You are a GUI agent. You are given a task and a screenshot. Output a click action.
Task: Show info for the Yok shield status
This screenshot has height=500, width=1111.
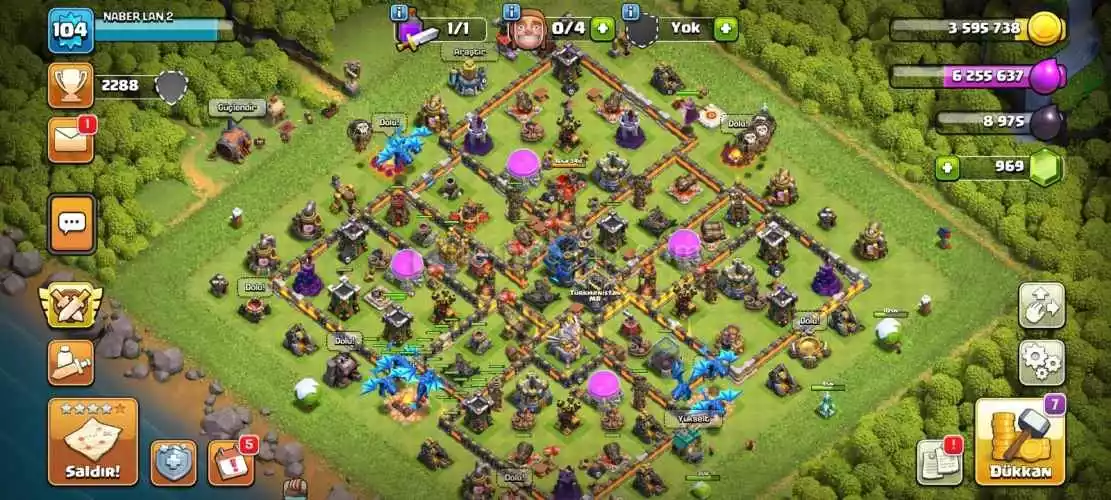[630, 13]
